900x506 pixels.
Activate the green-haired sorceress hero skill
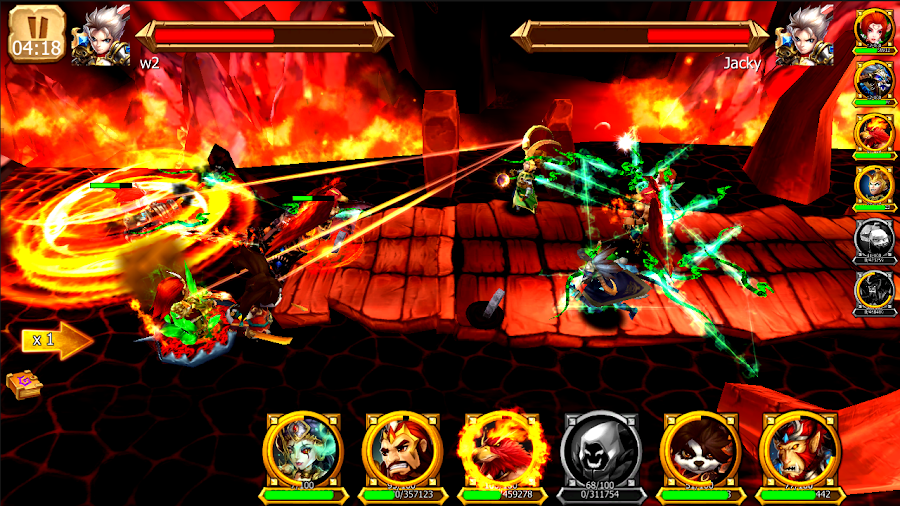[x=304, y=450]
